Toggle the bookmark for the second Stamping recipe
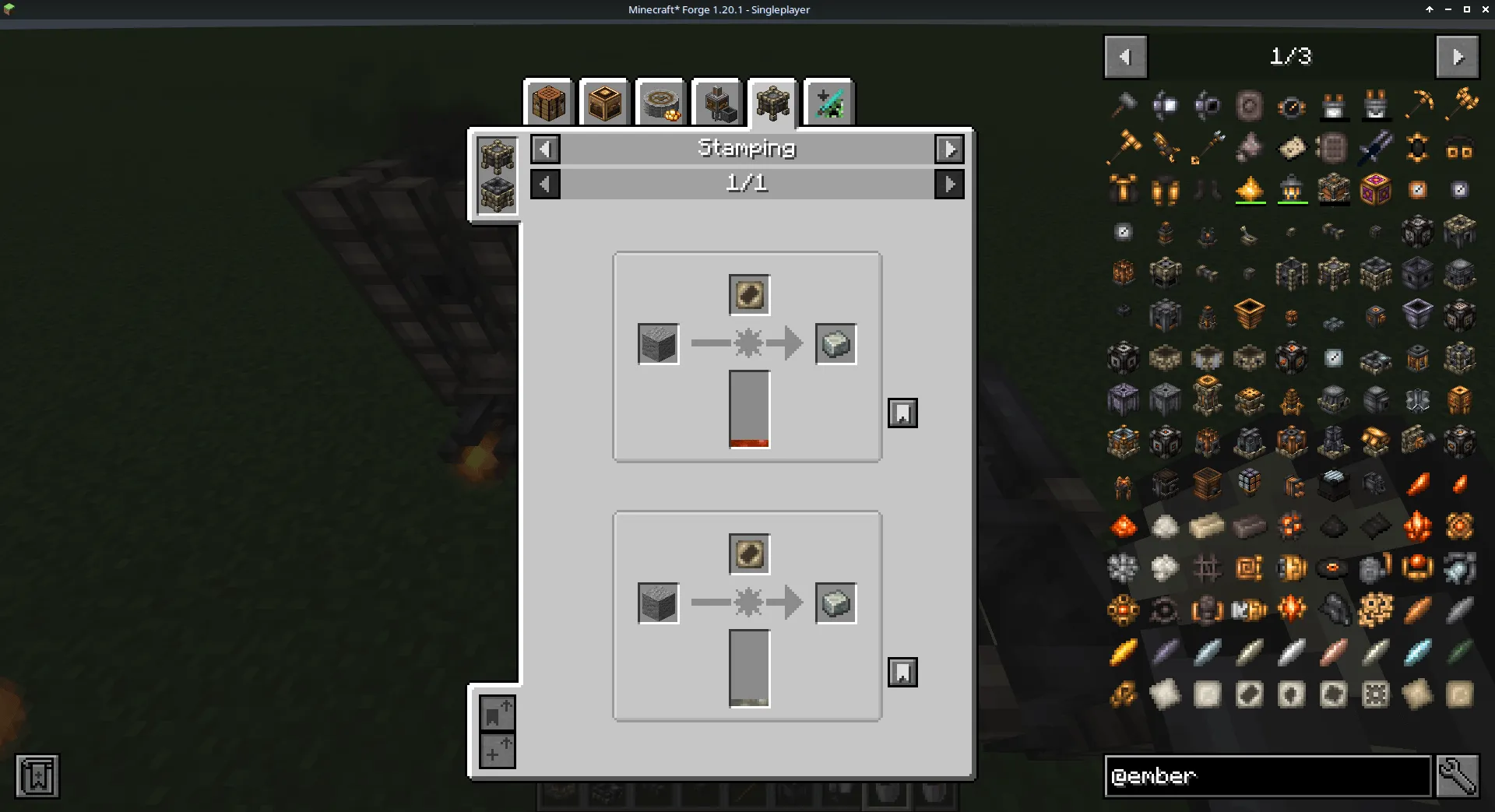Viewport: 1495px width, 812px height. (902, 672)
